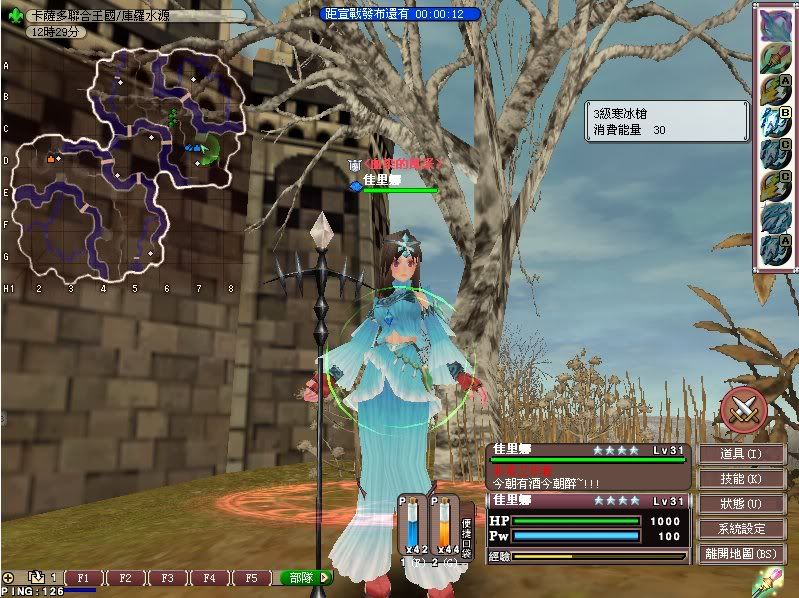Open 系統設定 system settings
Screen dimensions: 799x598
click(741, 528)
